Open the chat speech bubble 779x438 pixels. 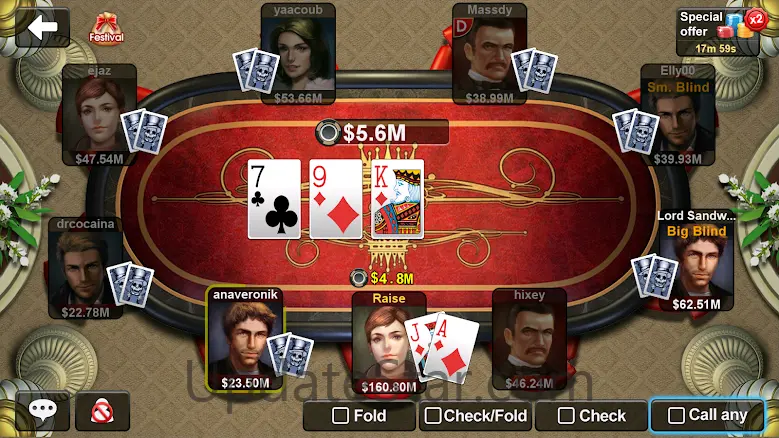point(42,411)
